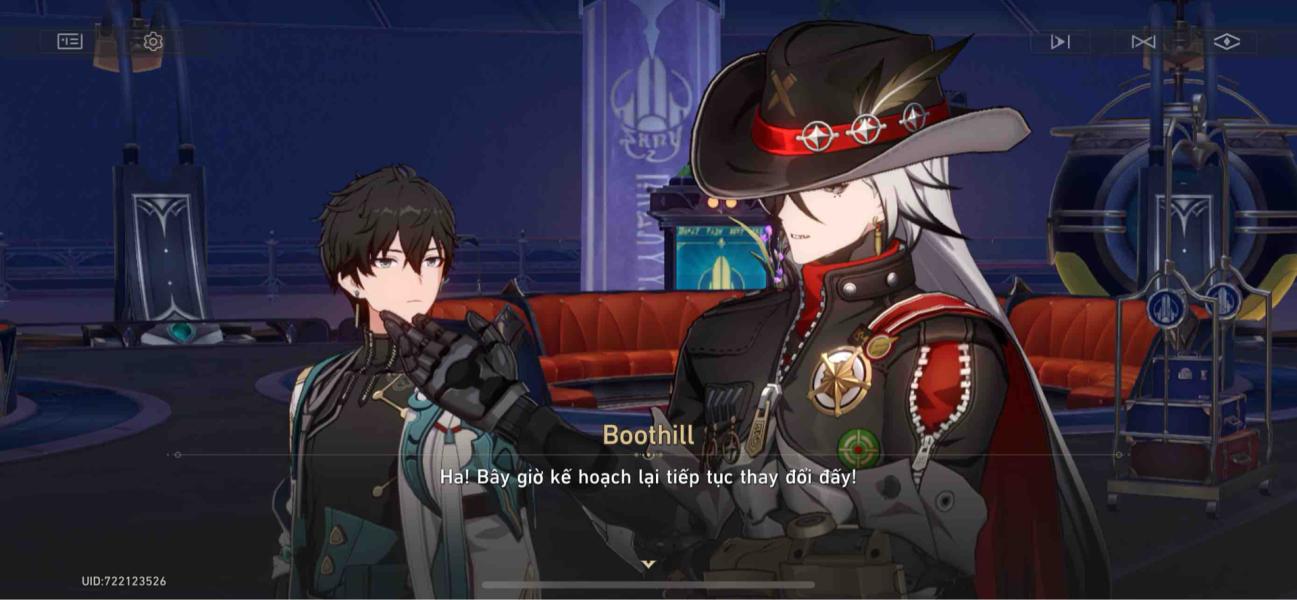This screenshot has width=1297, height=600.
Task: Open the gear settings icon
Action: pos(152,41)
